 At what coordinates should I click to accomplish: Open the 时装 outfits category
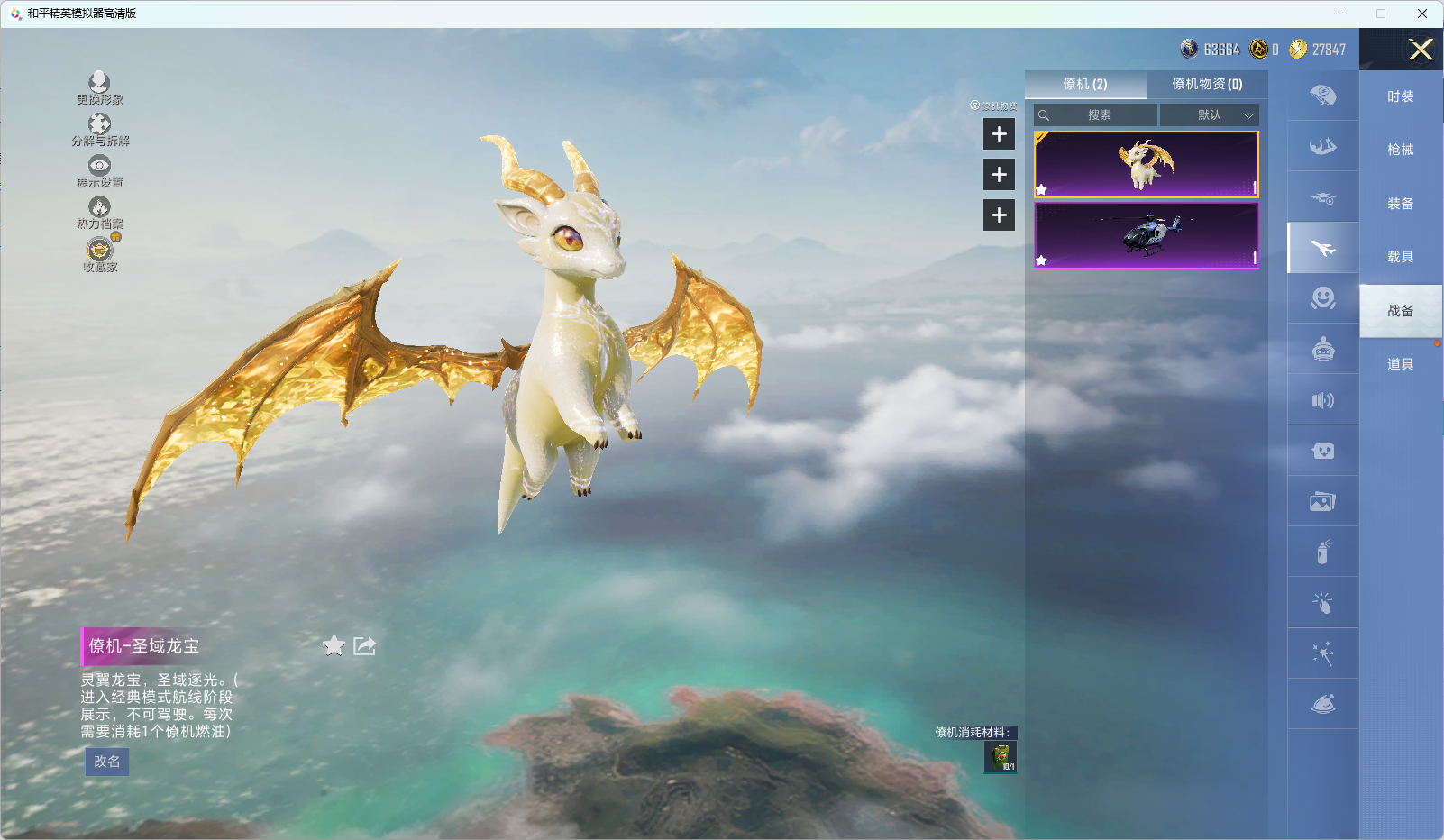[x=1400, y=96]
